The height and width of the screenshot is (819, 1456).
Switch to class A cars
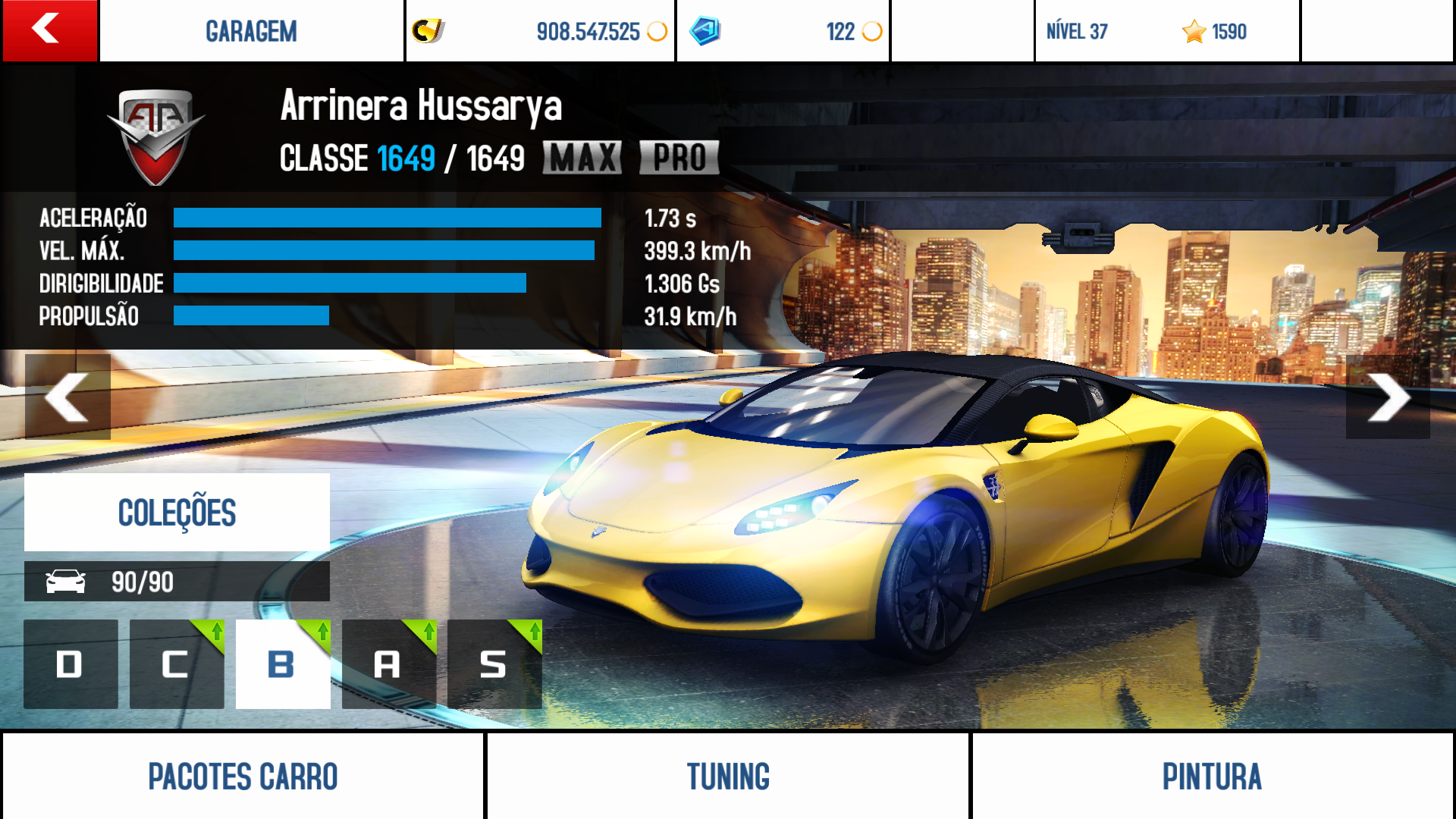click(x=388, y=664)
